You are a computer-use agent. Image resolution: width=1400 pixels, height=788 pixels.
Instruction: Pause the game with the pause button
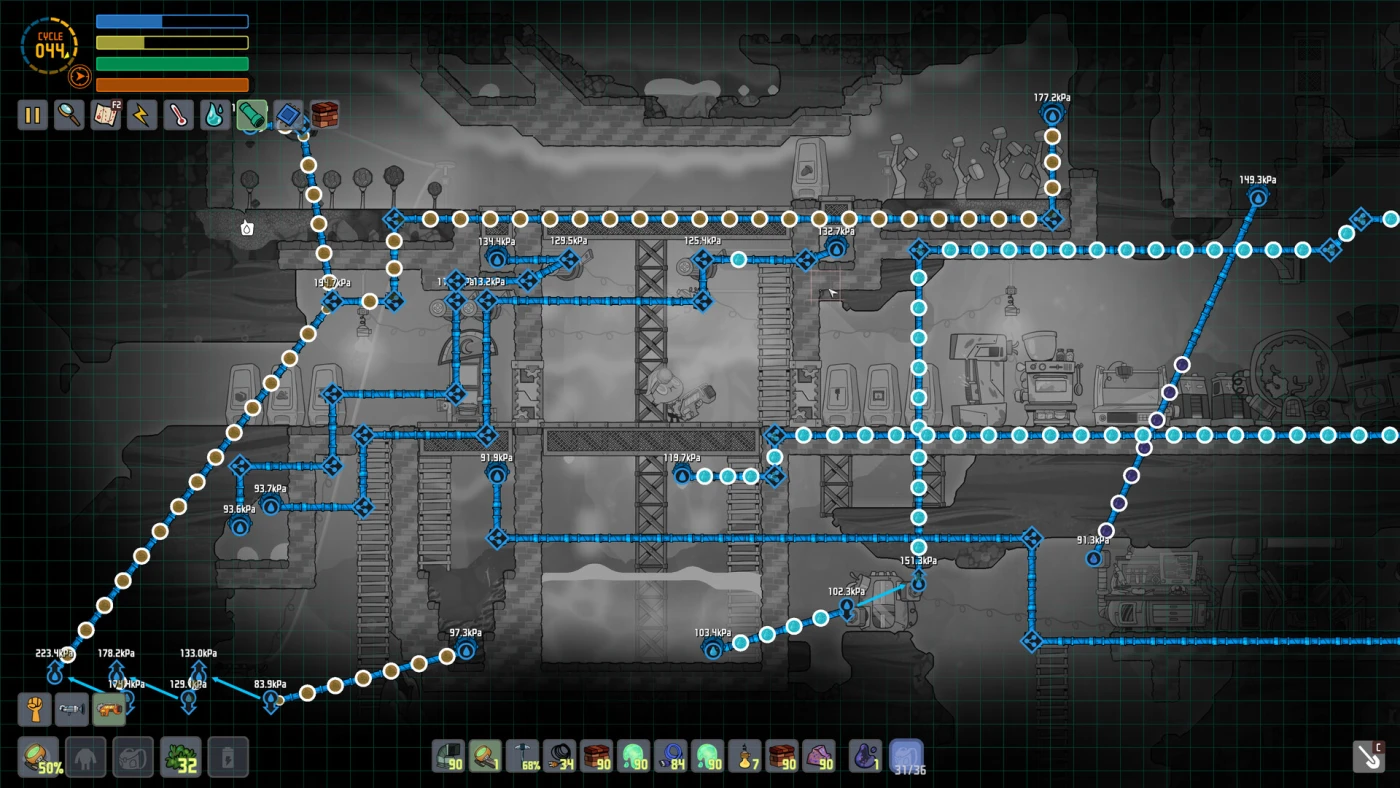click(32, 115)
